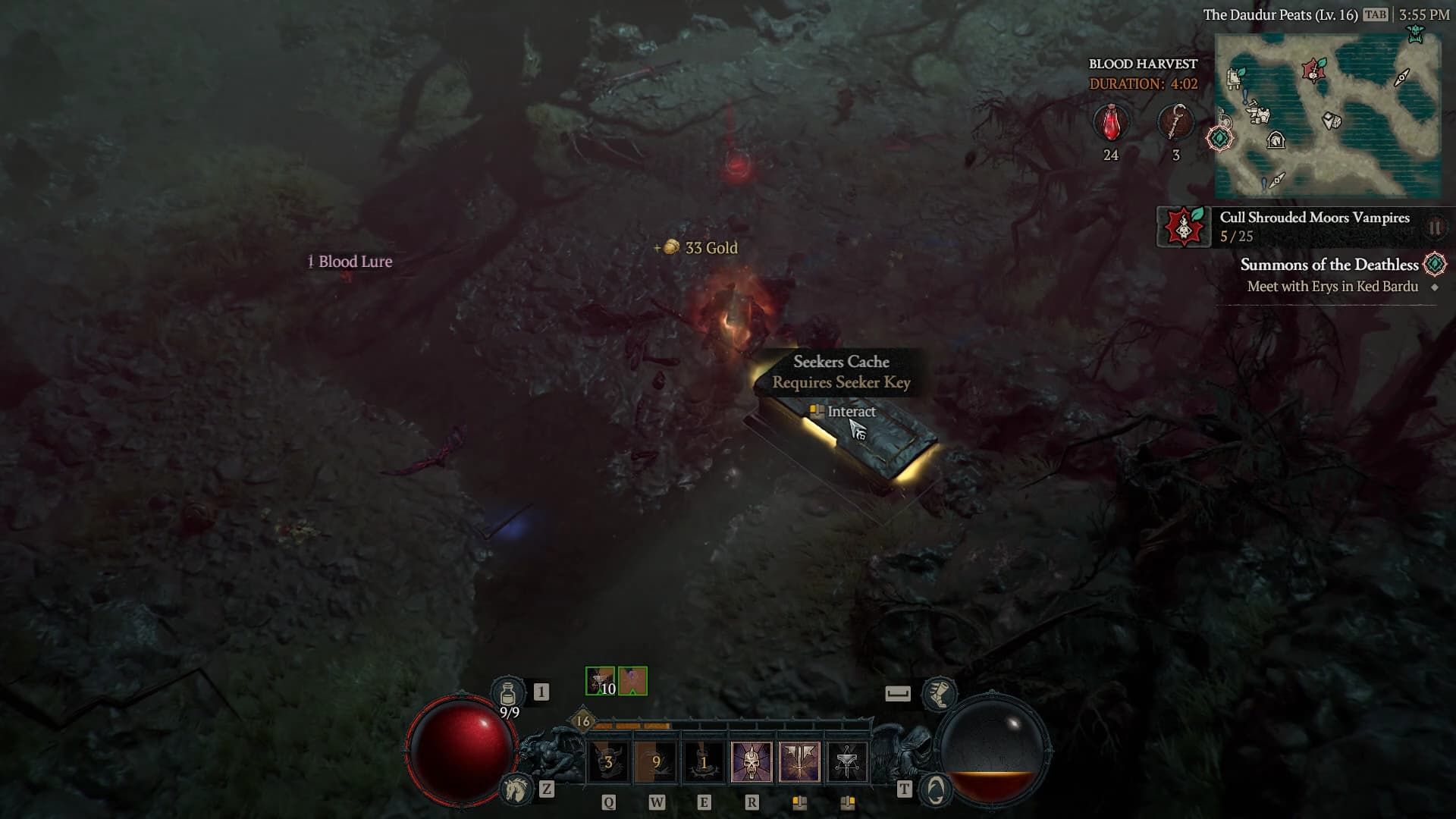Image resolution: width=1456 pixels, height=819 pixels.
Task: Select the Summons of the Deathless quest title
Action: point(1329,265)
